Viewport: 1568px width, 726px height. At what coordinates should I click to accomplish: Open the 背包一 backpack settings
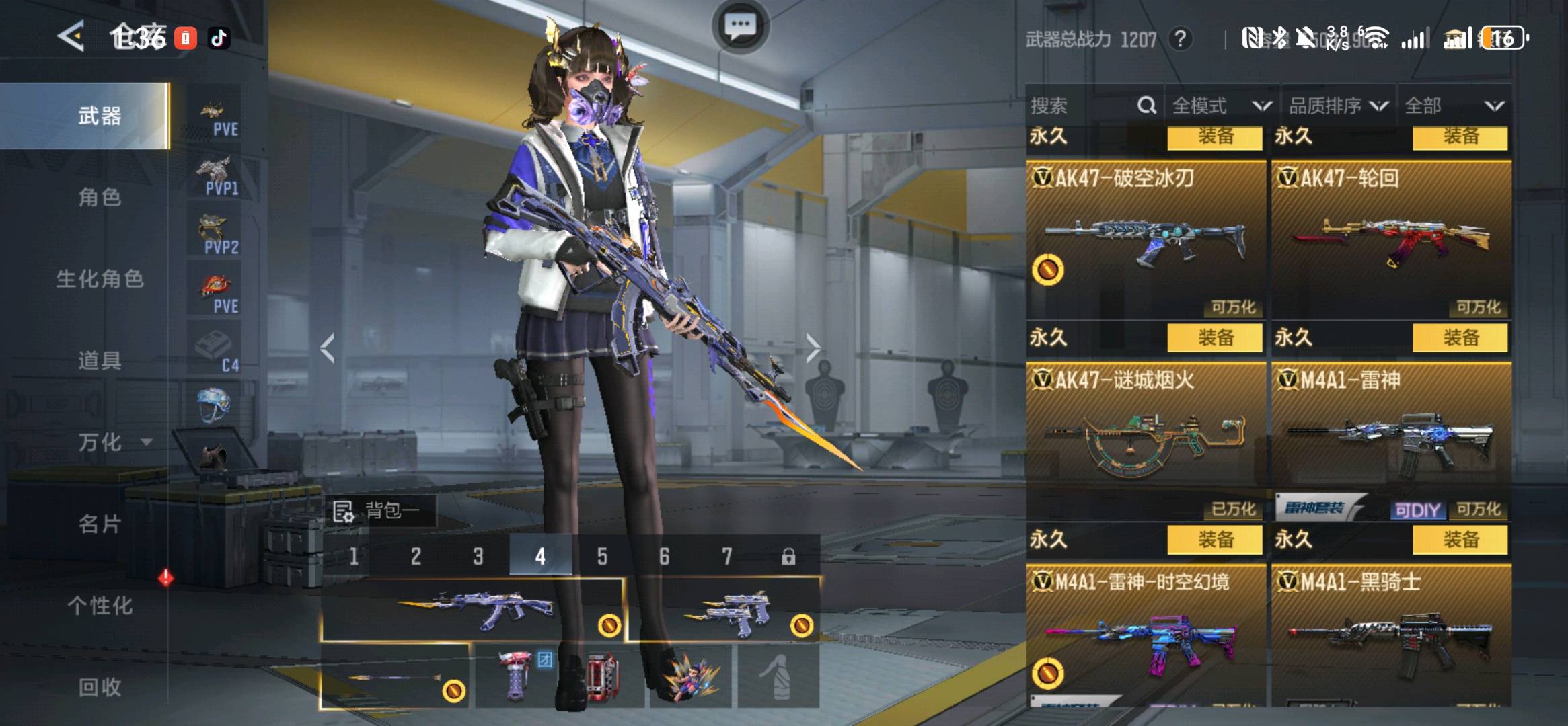[x=380, y=512]
